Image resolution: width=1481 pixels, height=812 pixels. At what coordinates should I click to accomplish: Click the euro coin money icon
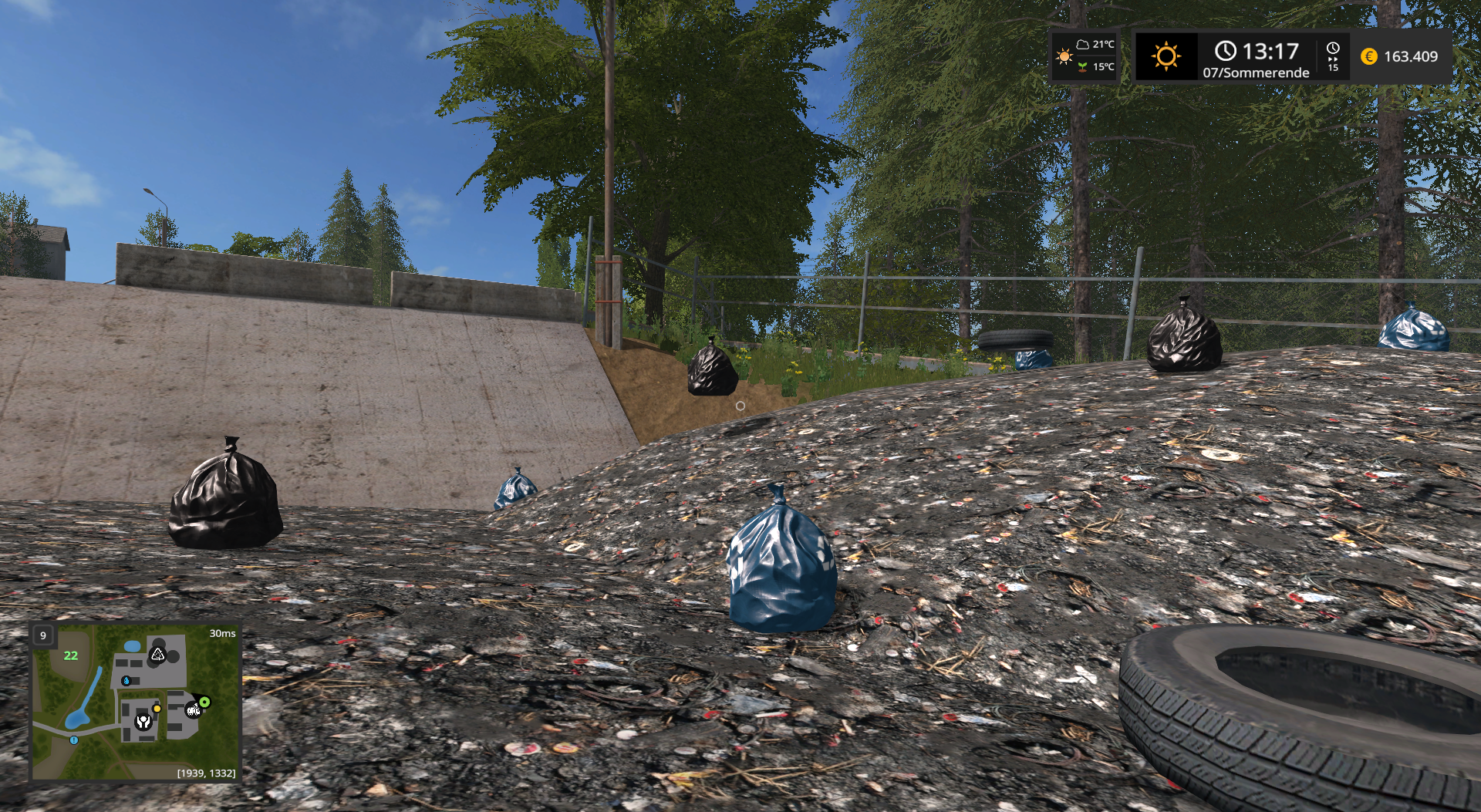tap(1369, 56)
